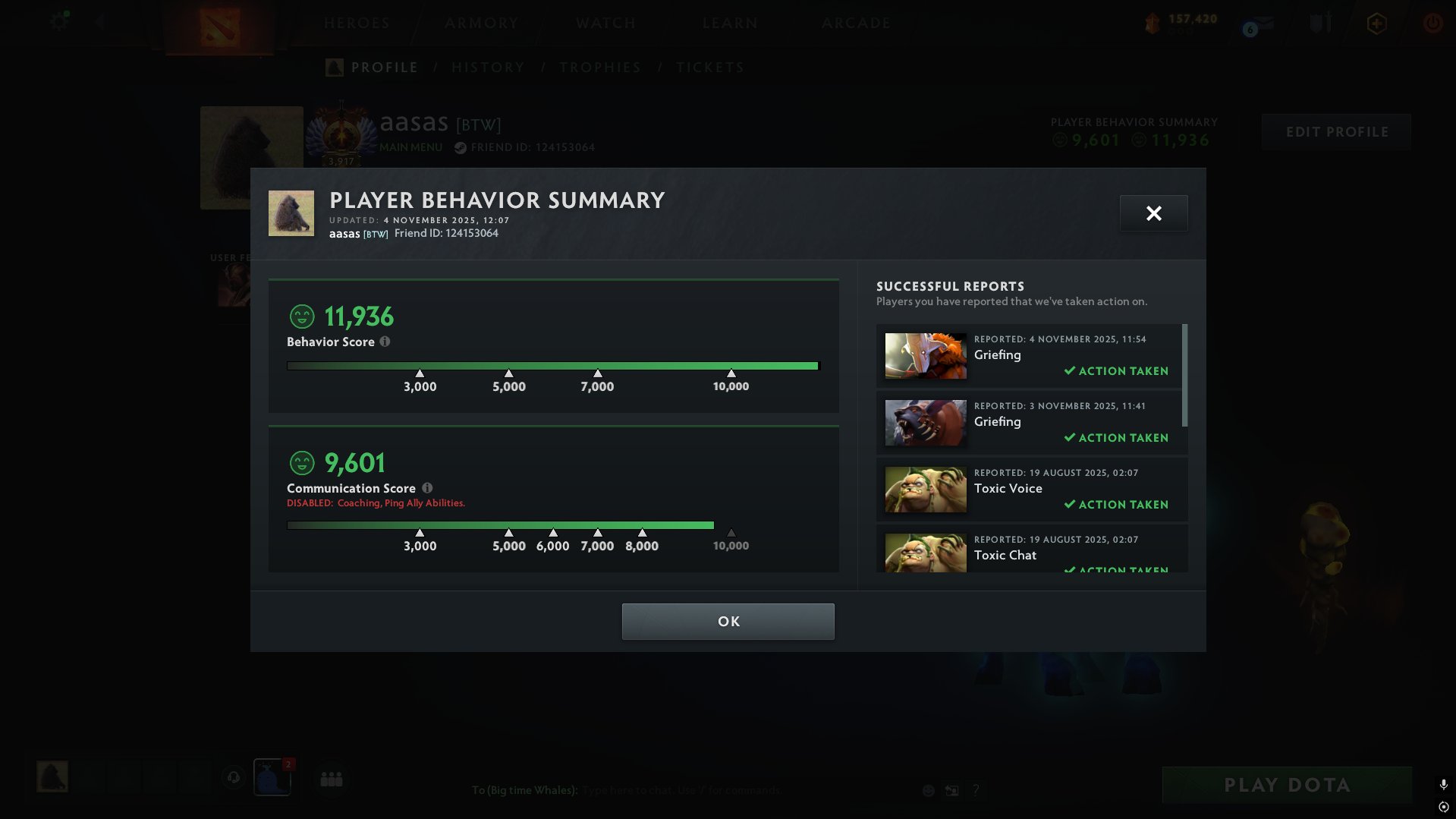Click the chat input field
This screenshot has width=1456, height=819.
683,789
